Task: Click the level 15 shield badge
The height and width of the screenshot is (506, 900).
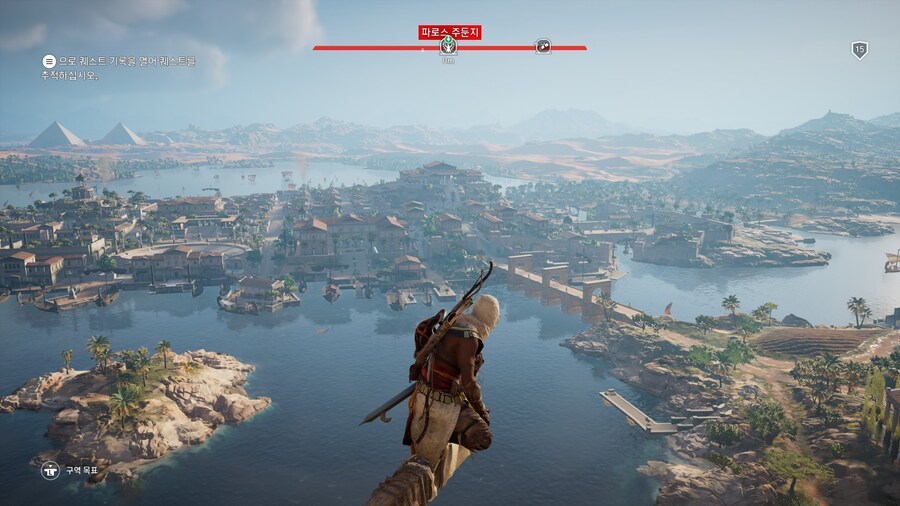Action: tap(859, 50)
